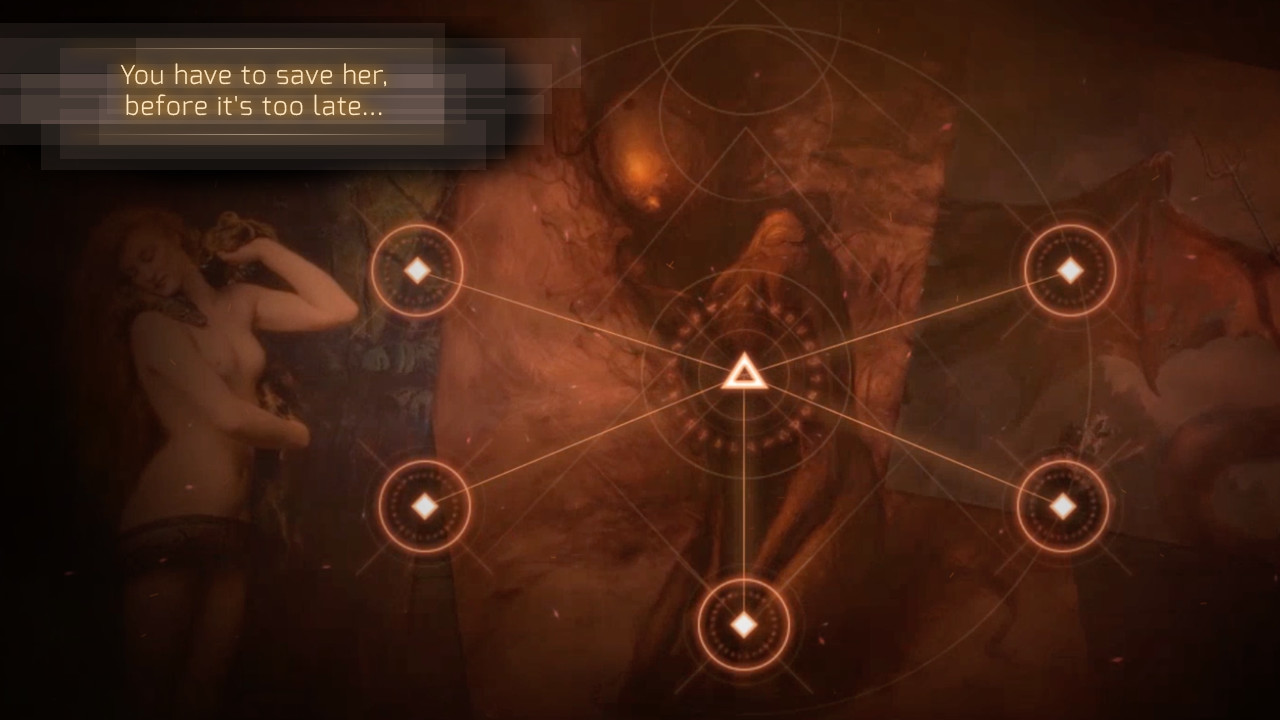Toggle the dotted circle inside the upper-left node
The height and width of the screenshot is (720, 1280).
tap(418, 269)
